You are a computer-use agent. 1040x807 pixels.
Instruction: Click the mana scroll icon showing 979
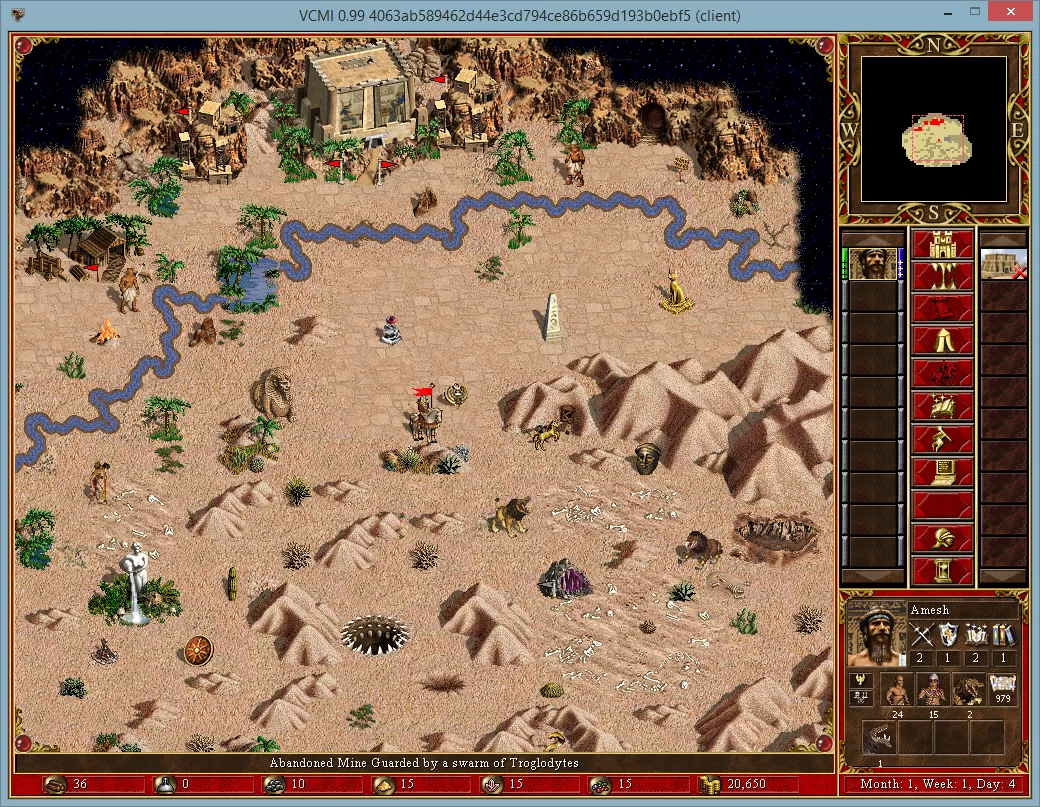coord(1002,689)
